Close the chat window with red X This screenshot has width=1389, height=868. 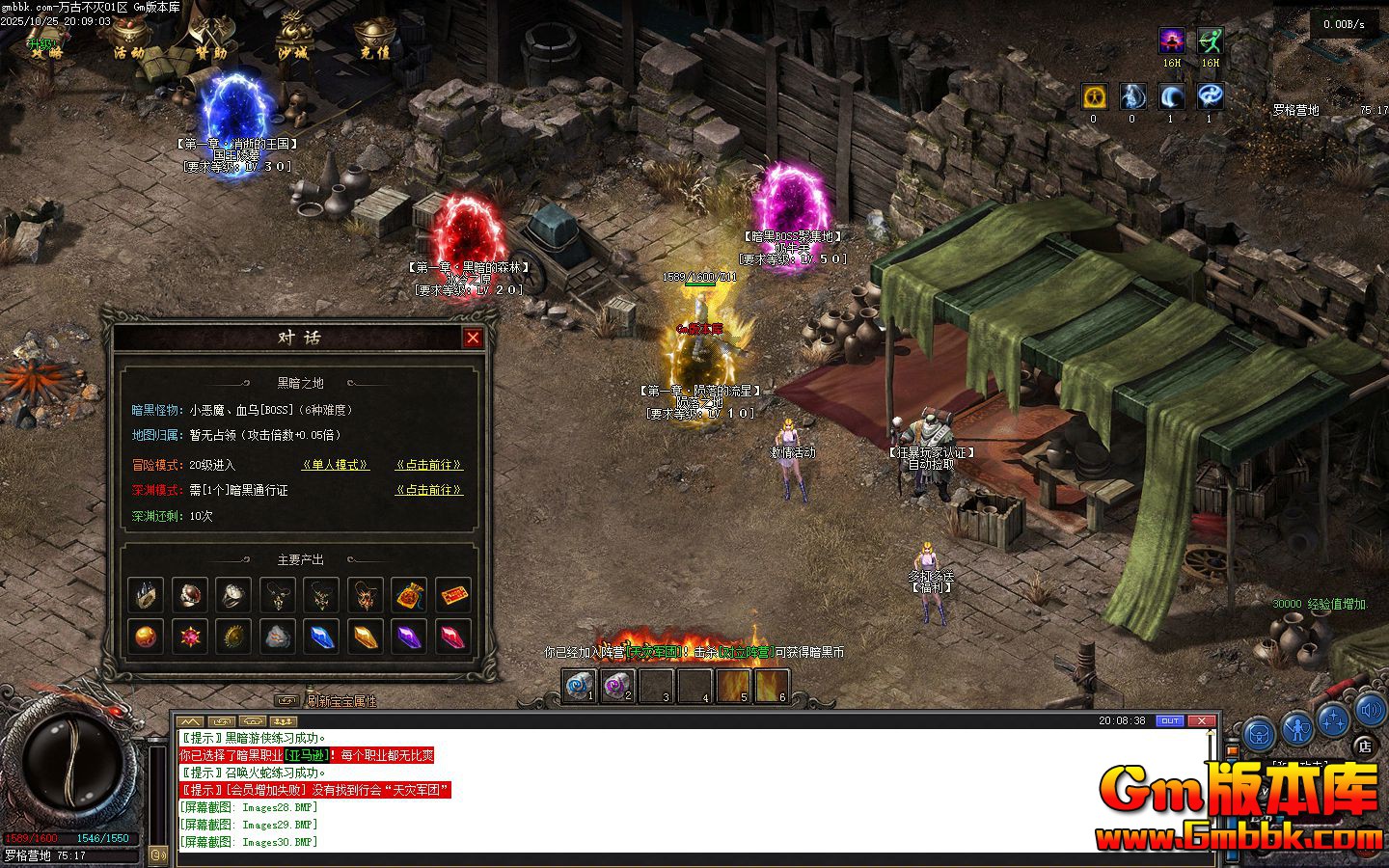tap(1201, 720)
